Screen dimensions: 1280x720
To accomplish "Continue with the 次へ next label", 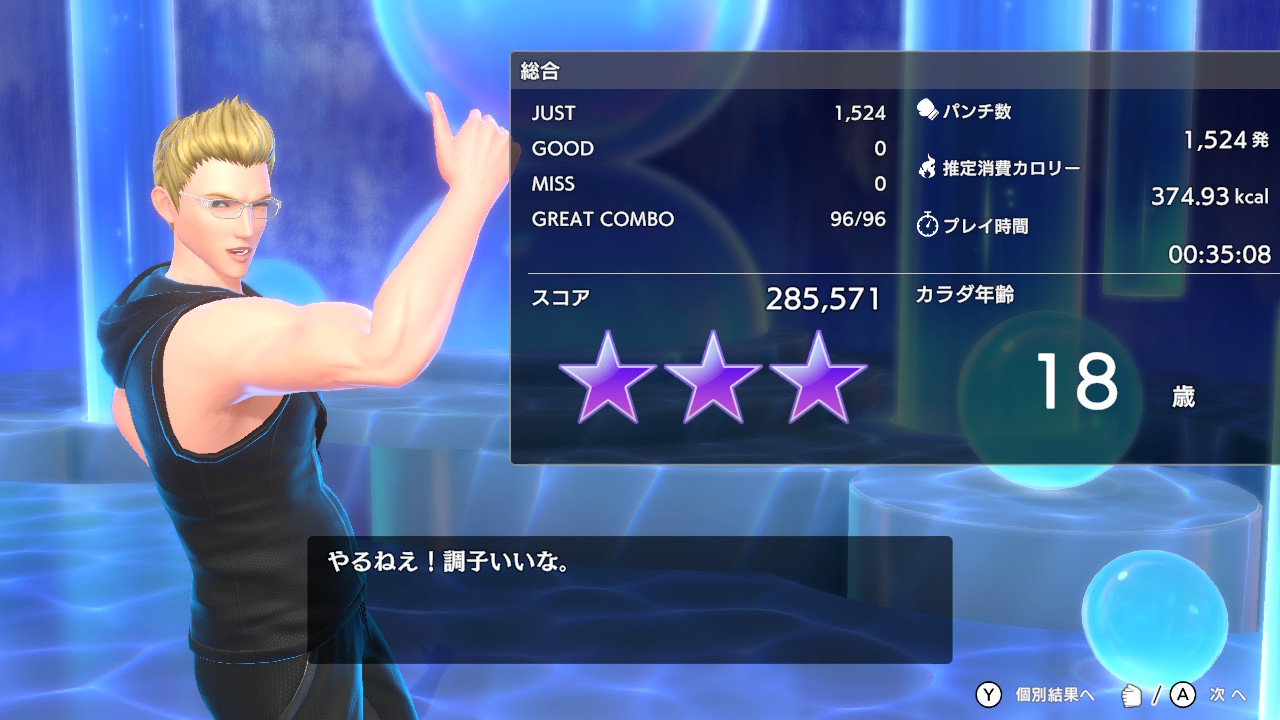I will [x=1228, y=694].
